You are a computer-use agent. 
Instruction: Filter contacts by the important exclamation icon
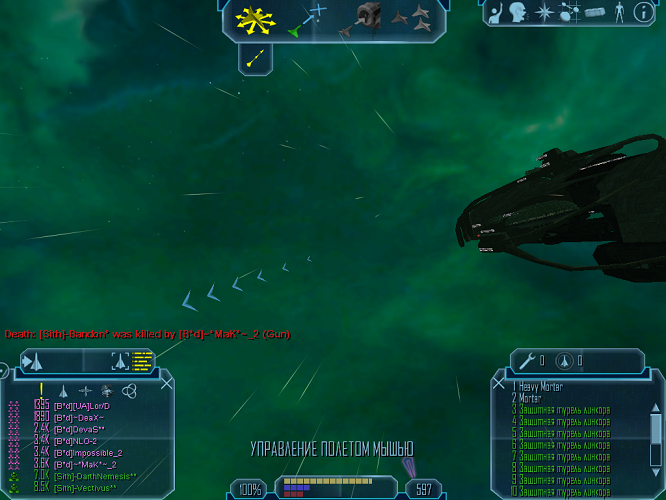(41, 391)
